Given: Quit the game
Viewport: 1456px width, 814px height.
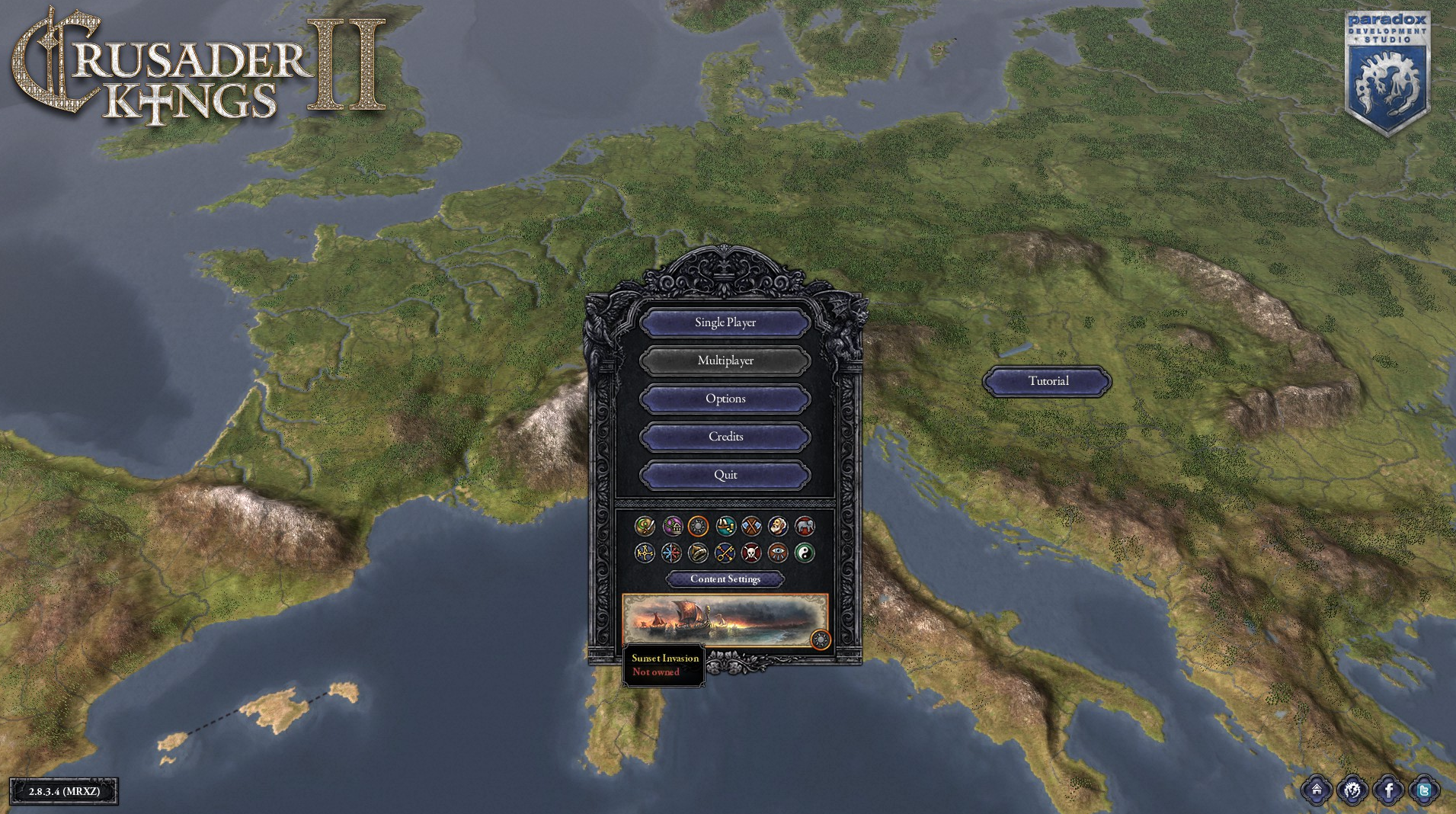Looking at the screenshot, I should (725, 475).
